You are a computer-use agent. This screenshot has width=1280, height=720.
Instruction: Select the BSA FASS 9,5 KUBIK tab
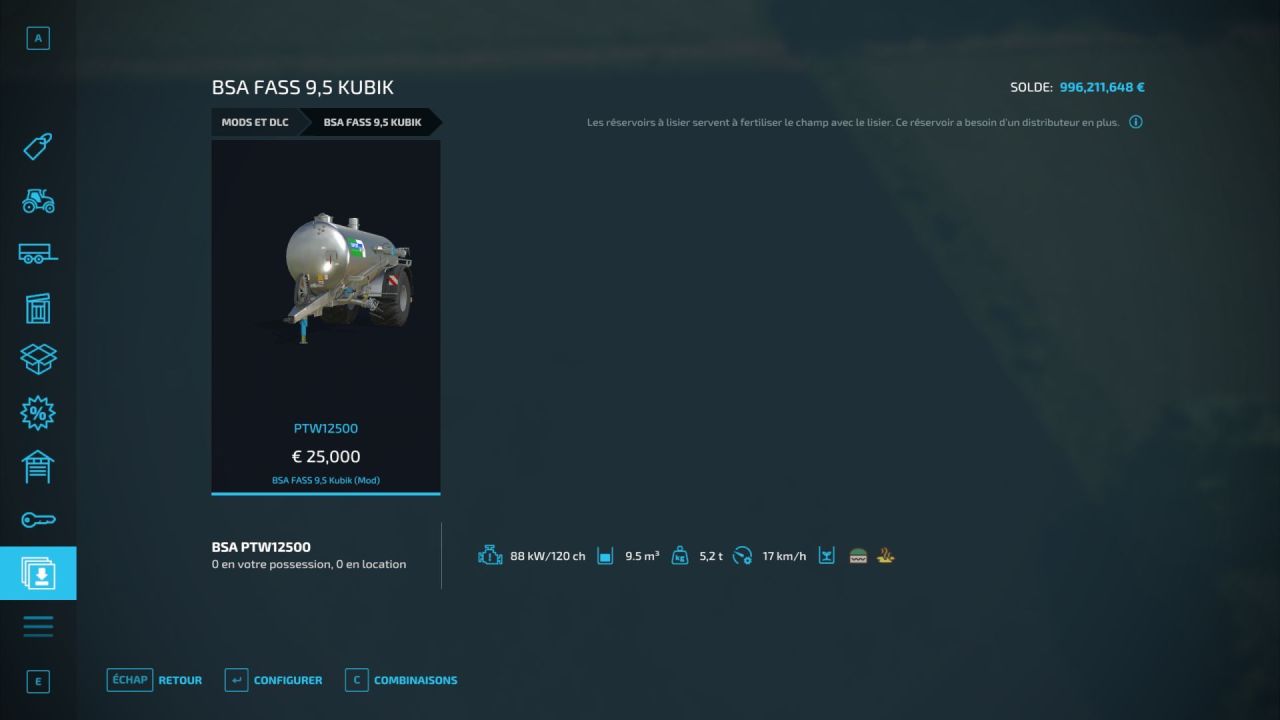coord(372,122)
